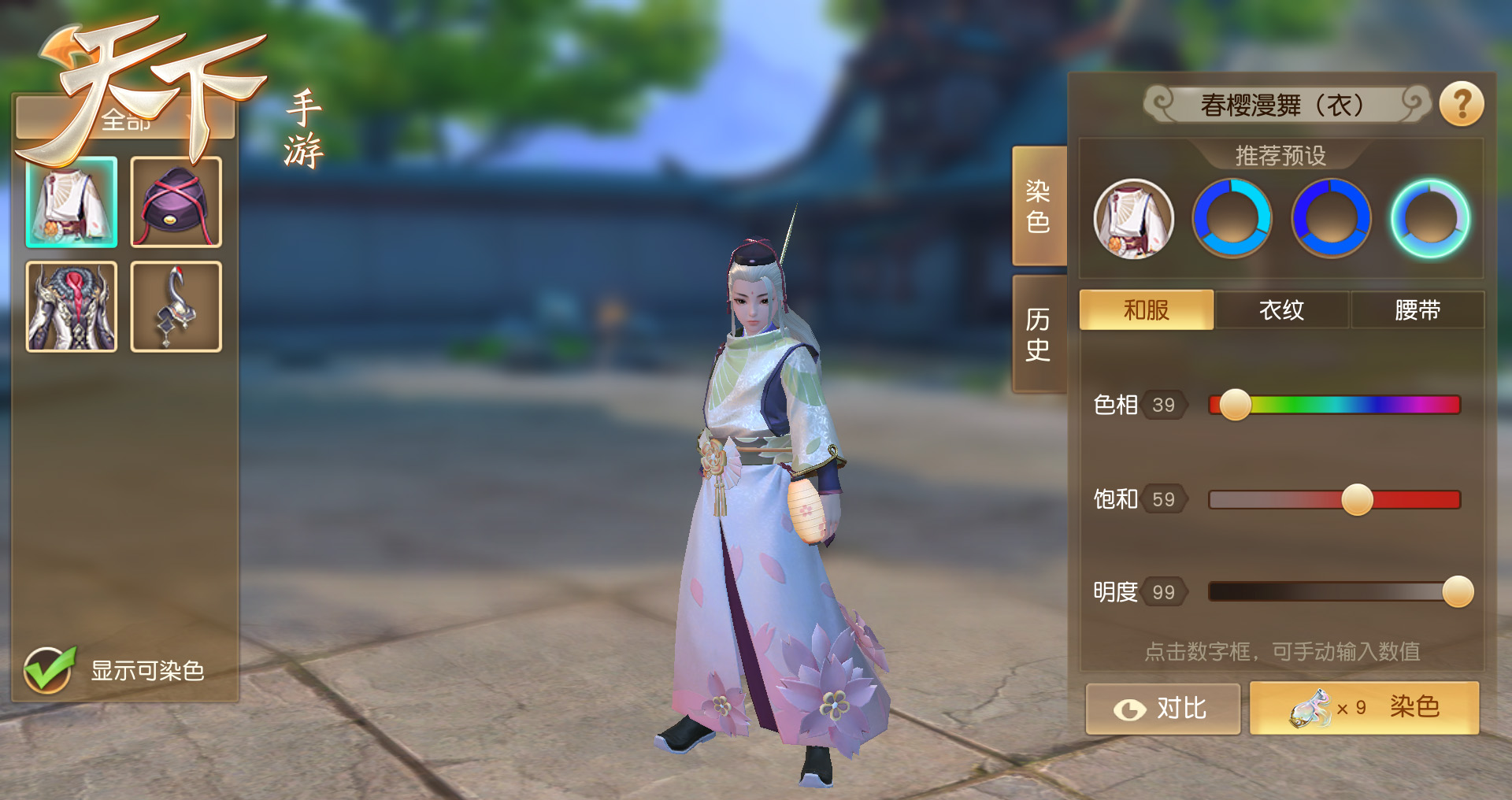Apply dye with the 染色 button

point(1364,709)
